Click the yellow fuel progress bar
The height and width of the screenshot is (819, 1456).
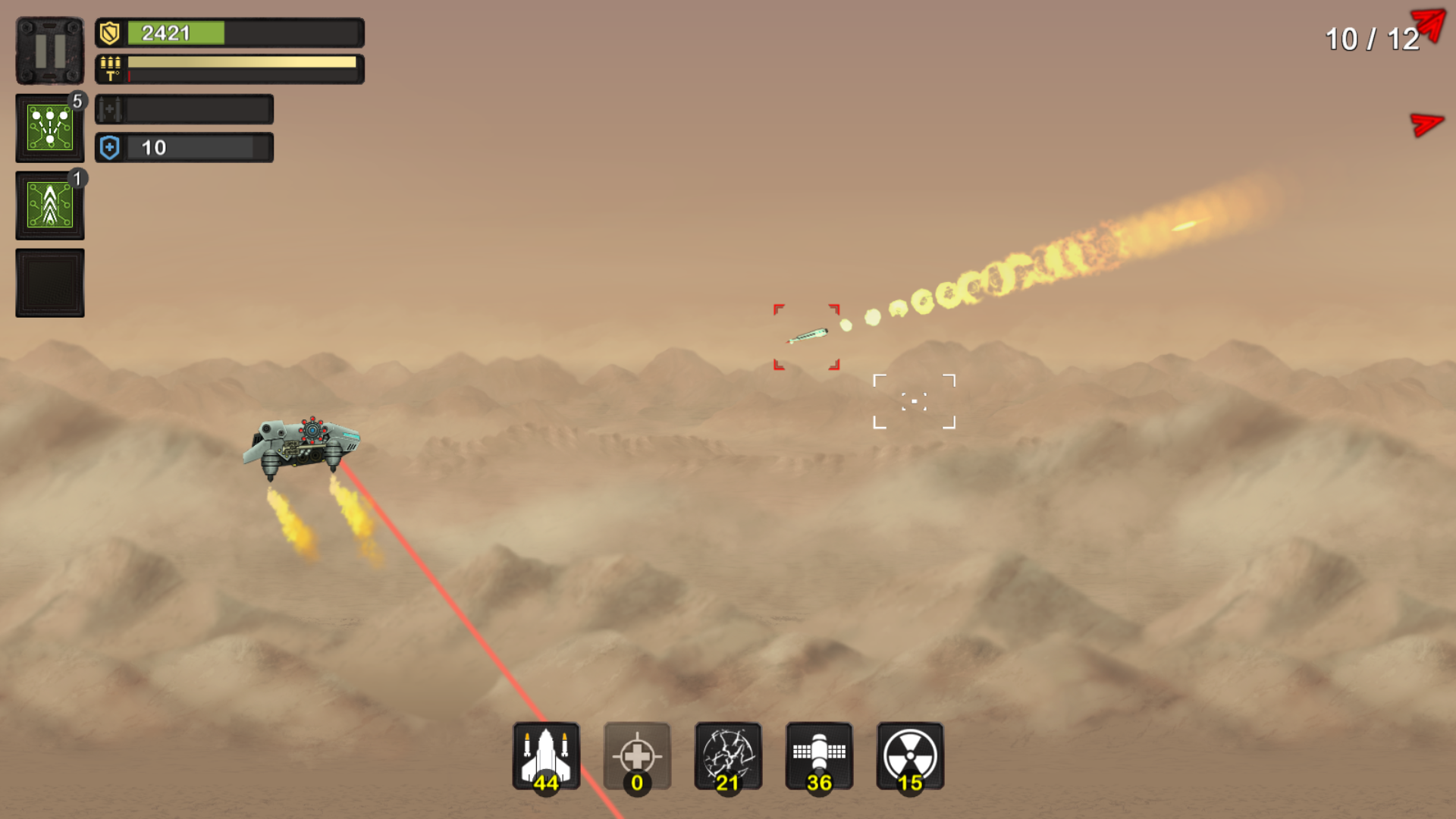pyautogui.click(x=240, y=61)
